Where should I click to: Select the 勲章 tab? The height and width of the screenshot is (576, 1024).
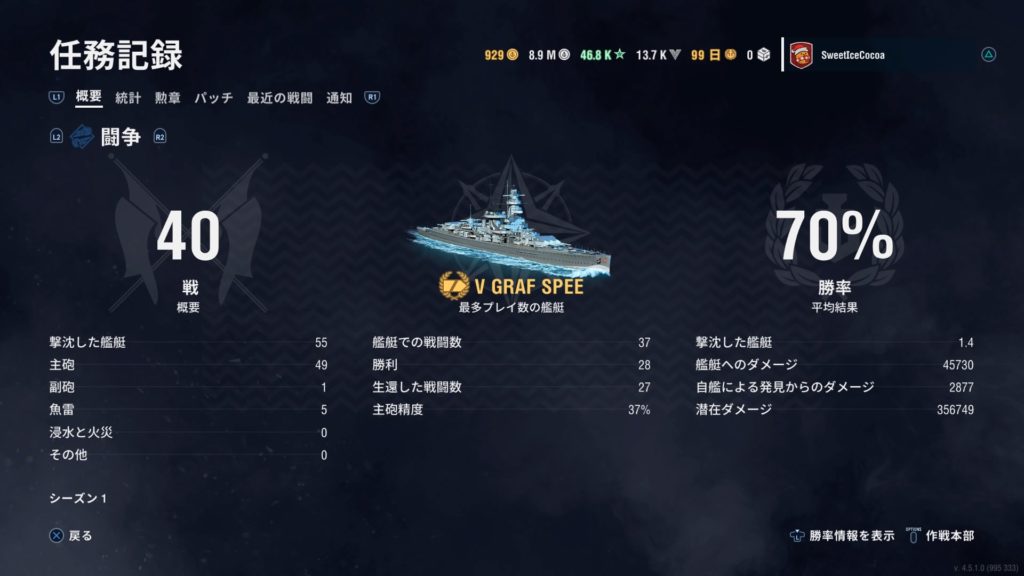pyautogui.click(x=167, y=98)
